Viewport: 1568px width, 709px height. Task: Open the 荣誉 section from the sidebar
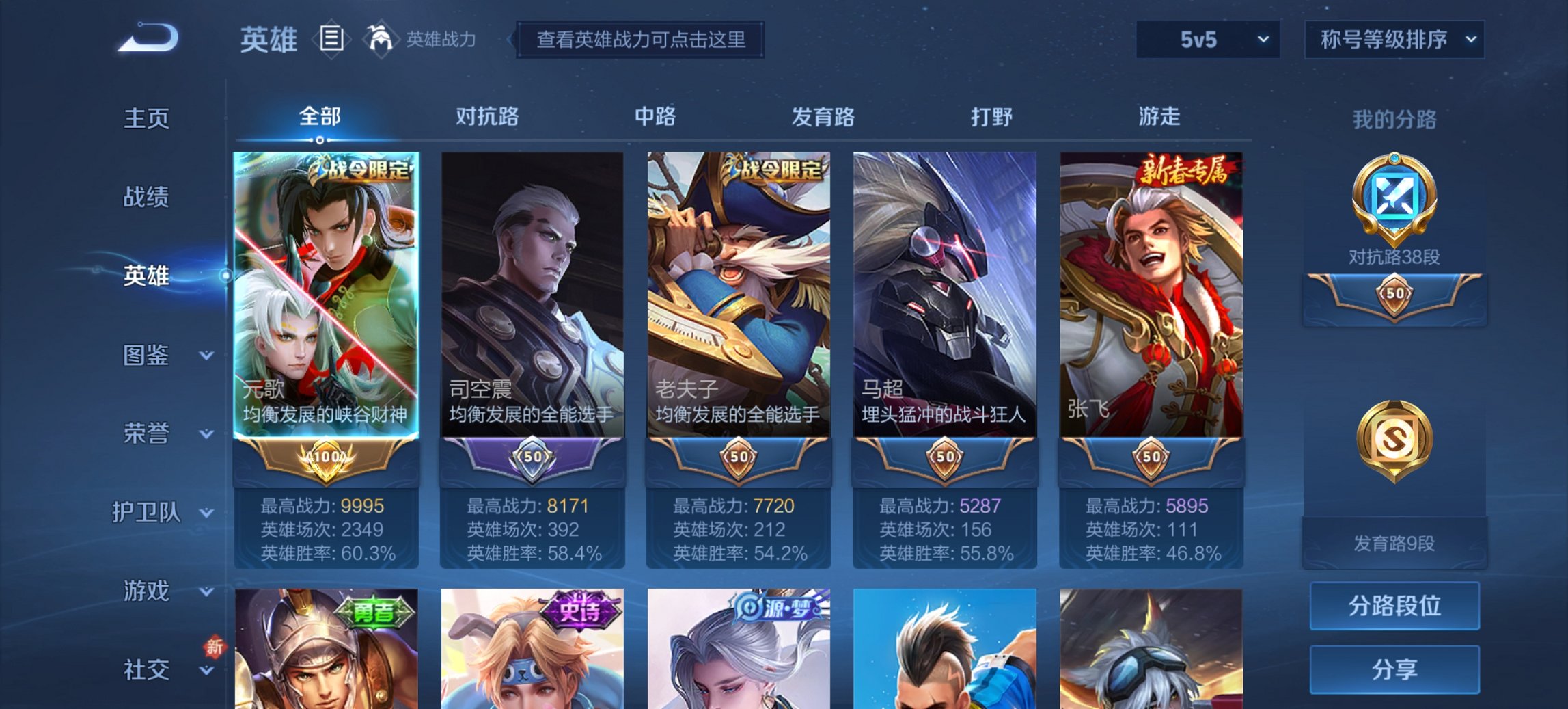146,432
